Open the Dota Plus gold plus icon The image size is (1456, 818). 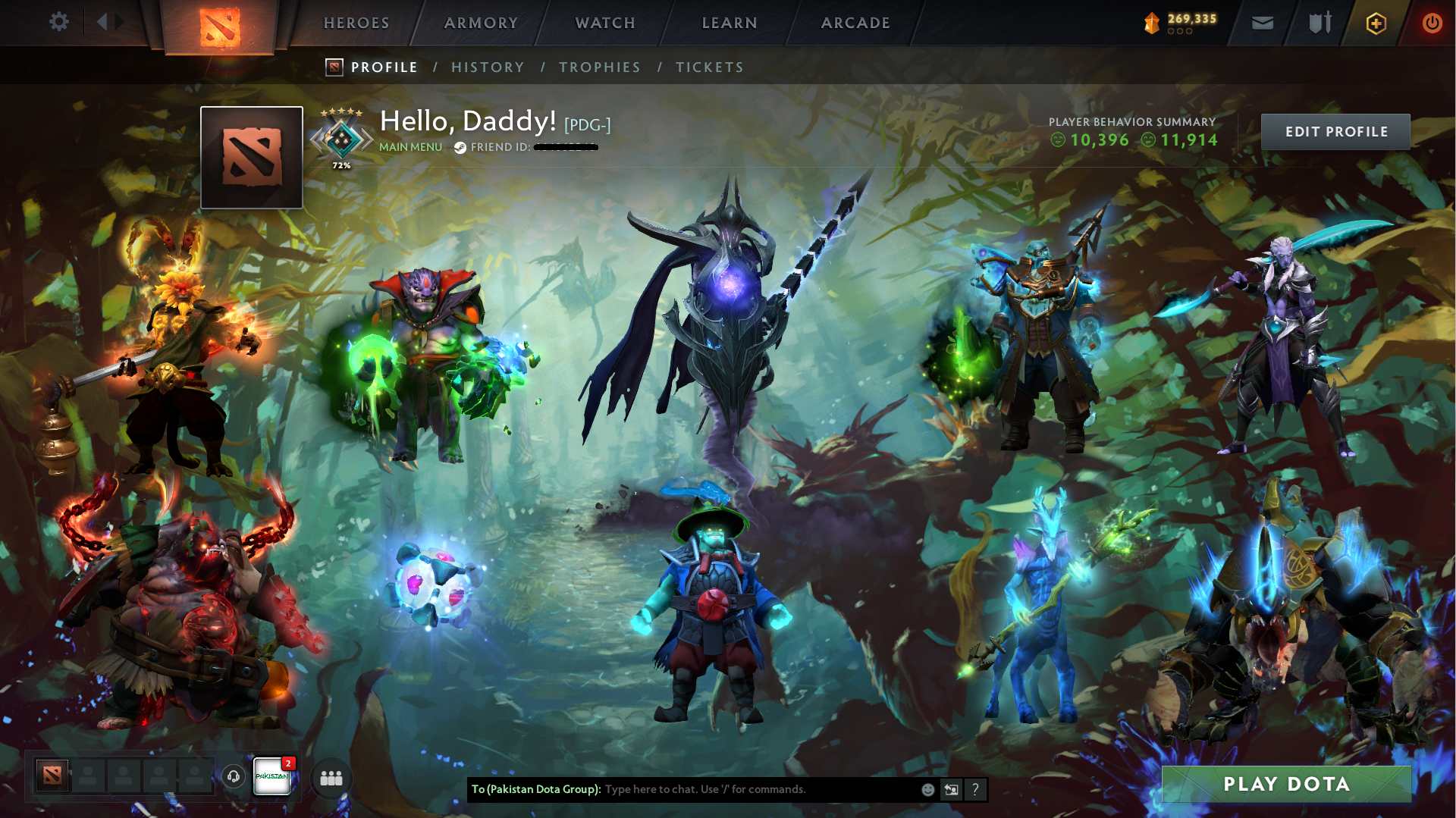[x=1376, y=23]
